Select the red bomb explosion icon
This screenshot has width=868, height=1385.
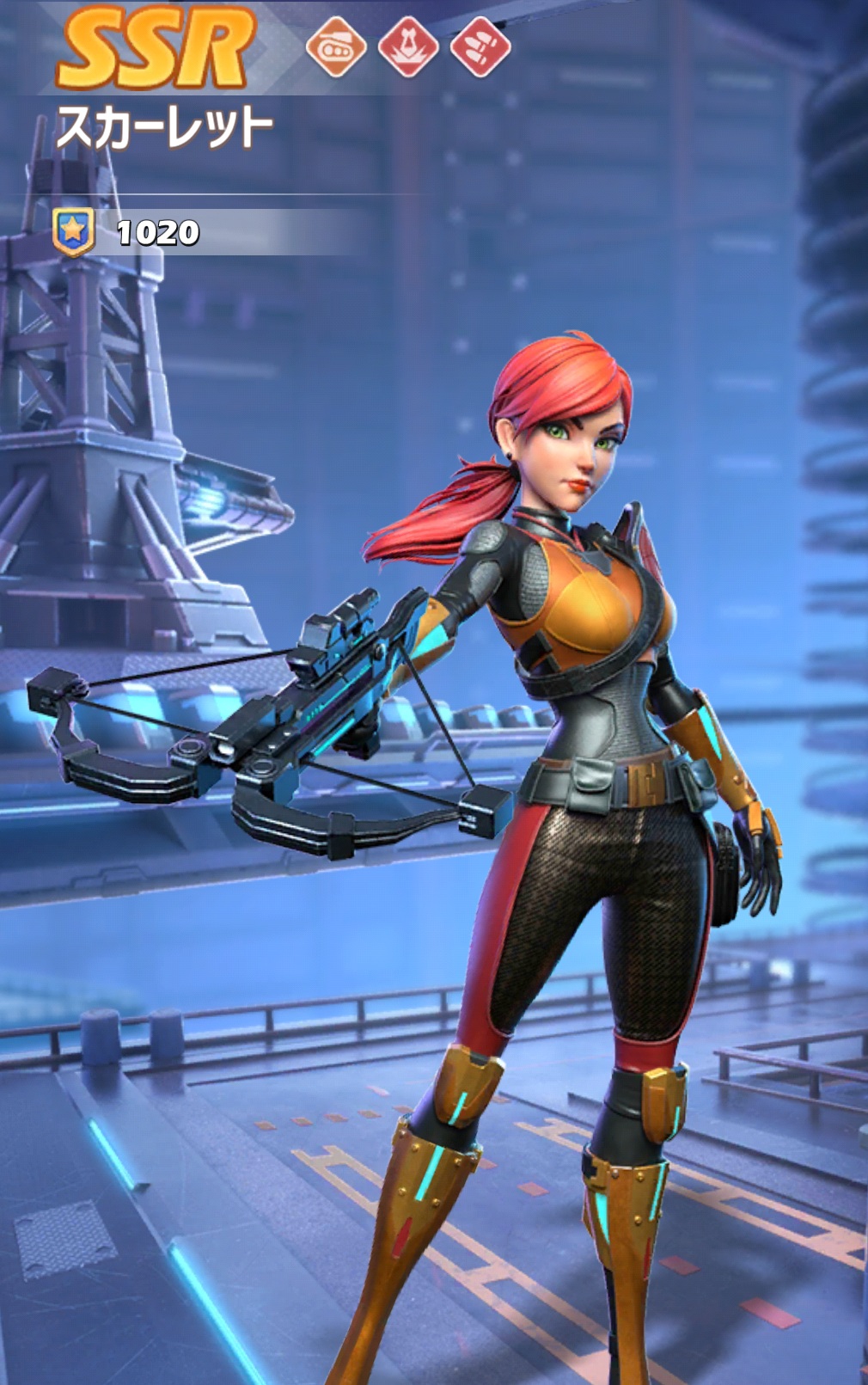408,46
